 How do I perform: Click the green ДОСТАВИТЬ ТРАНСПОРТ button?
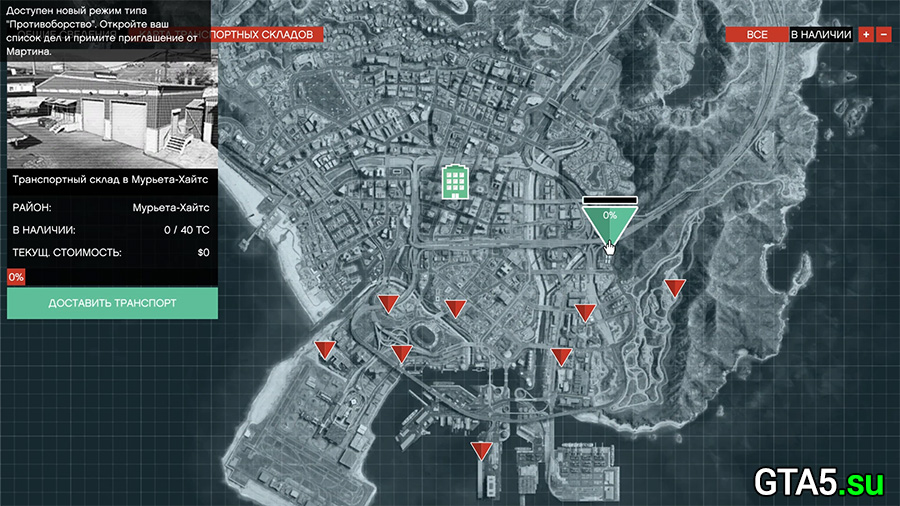112,303
